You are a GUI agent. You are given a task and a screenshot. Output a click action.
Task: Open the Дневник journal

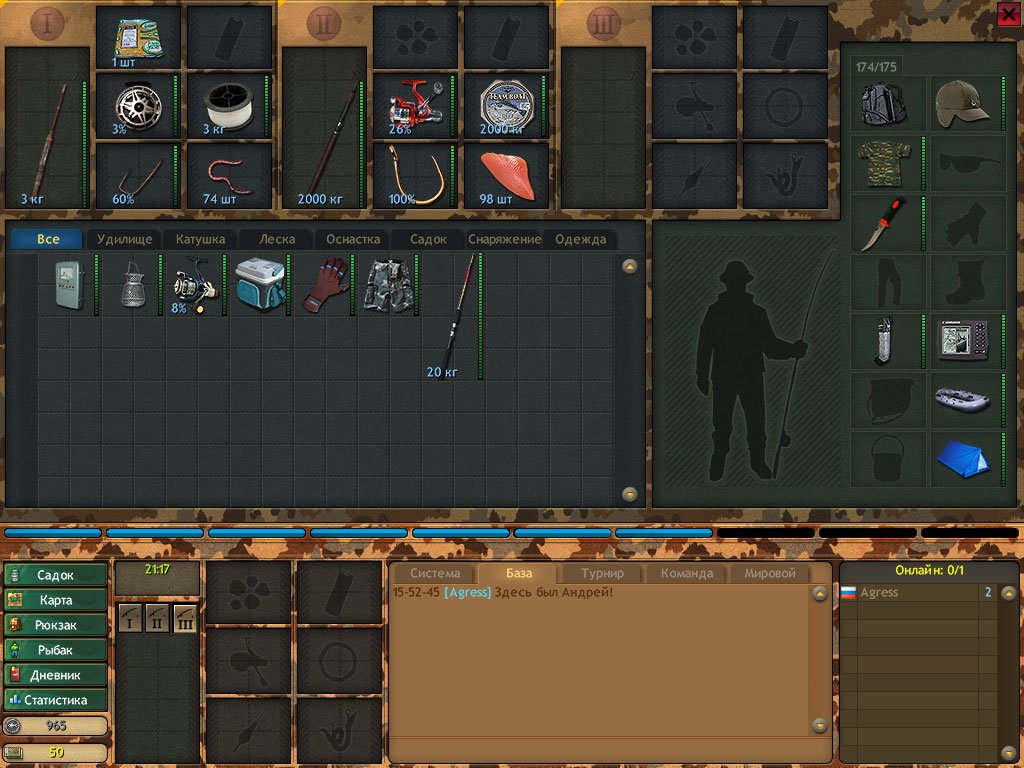(56, 675)
